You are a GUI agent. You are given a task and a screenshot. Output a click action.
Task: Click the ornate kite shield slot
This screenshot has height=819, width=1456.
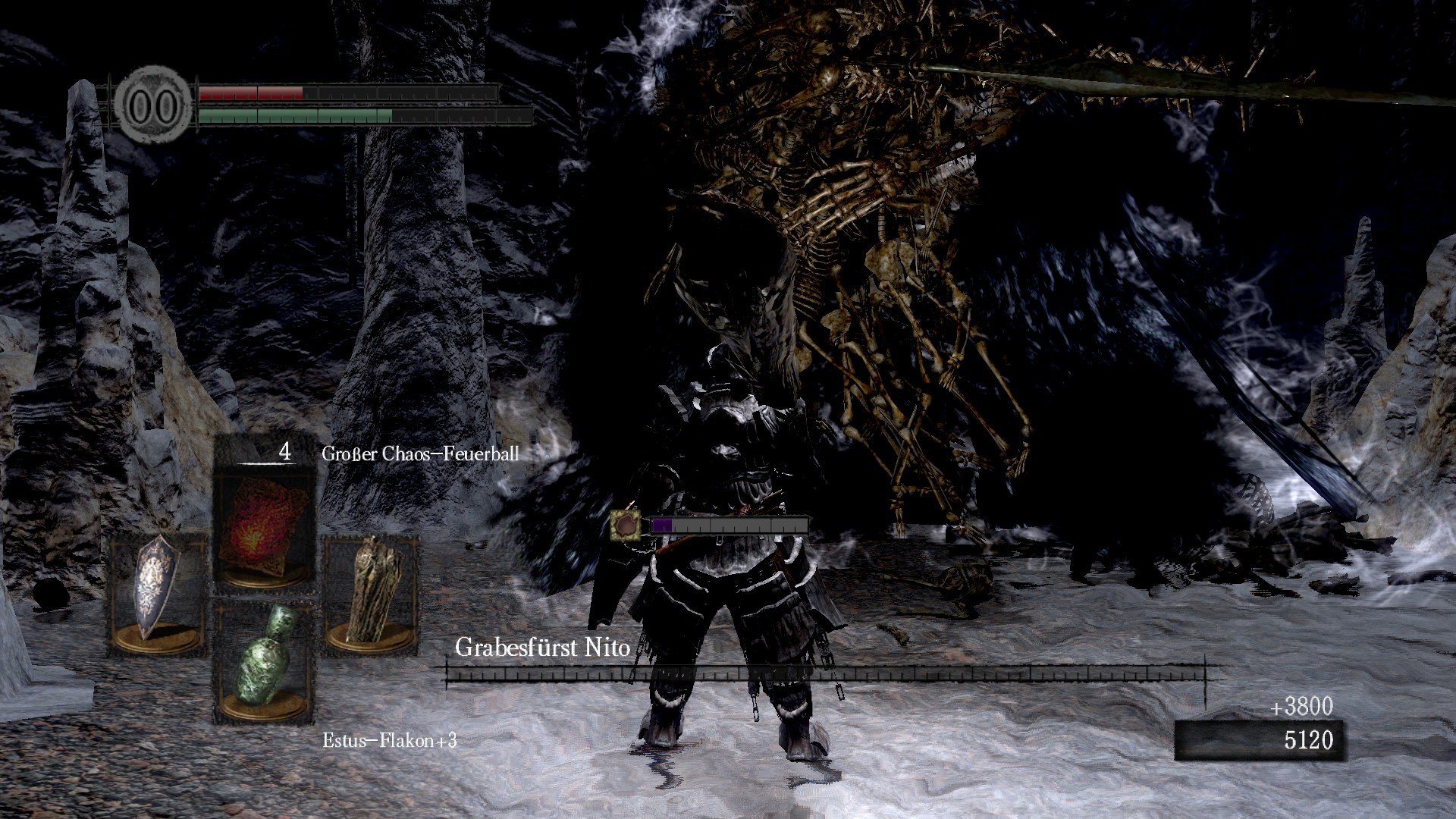pos(158,591)
